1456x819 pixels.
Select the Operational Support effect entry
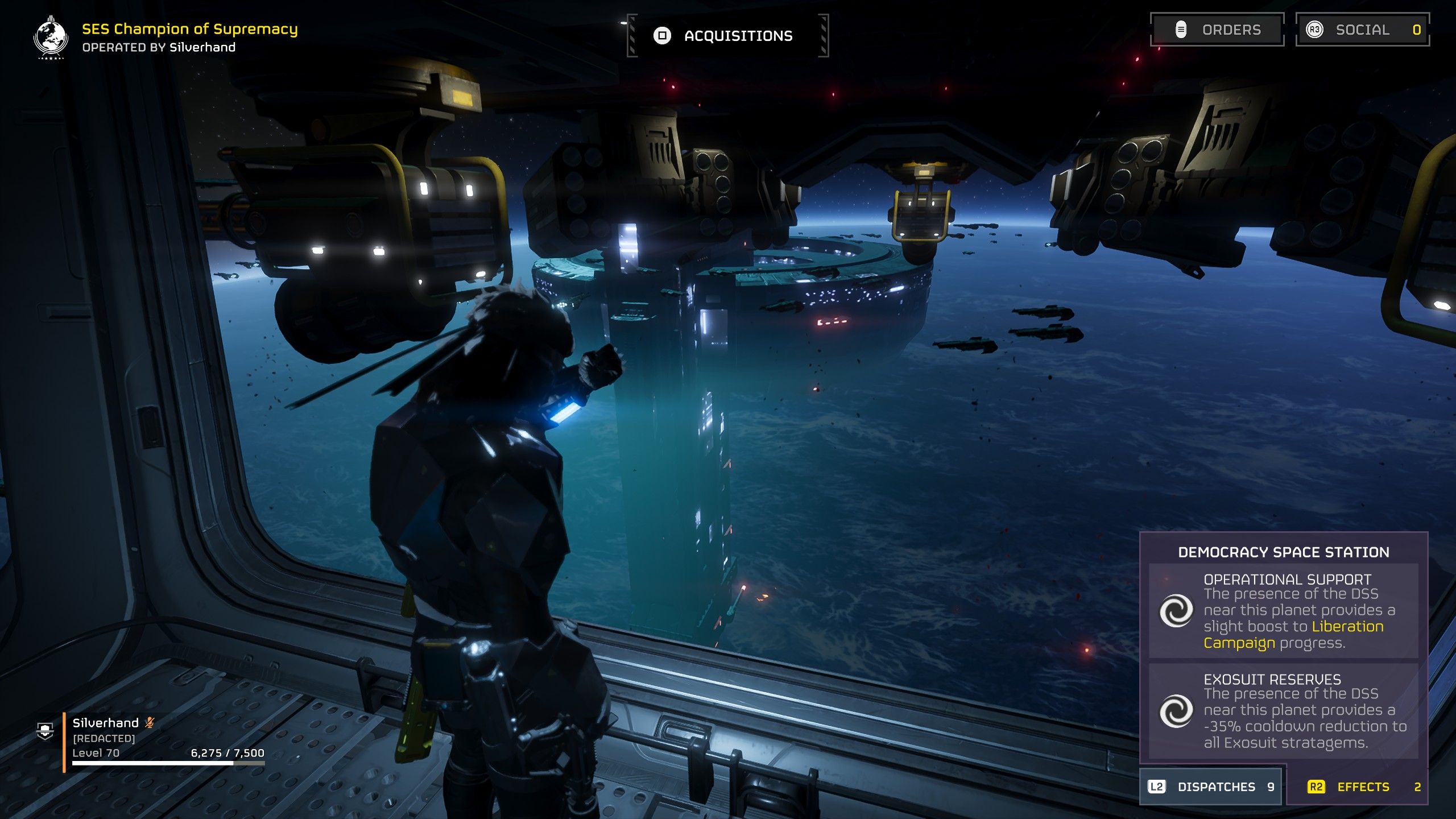(1283, 611)
